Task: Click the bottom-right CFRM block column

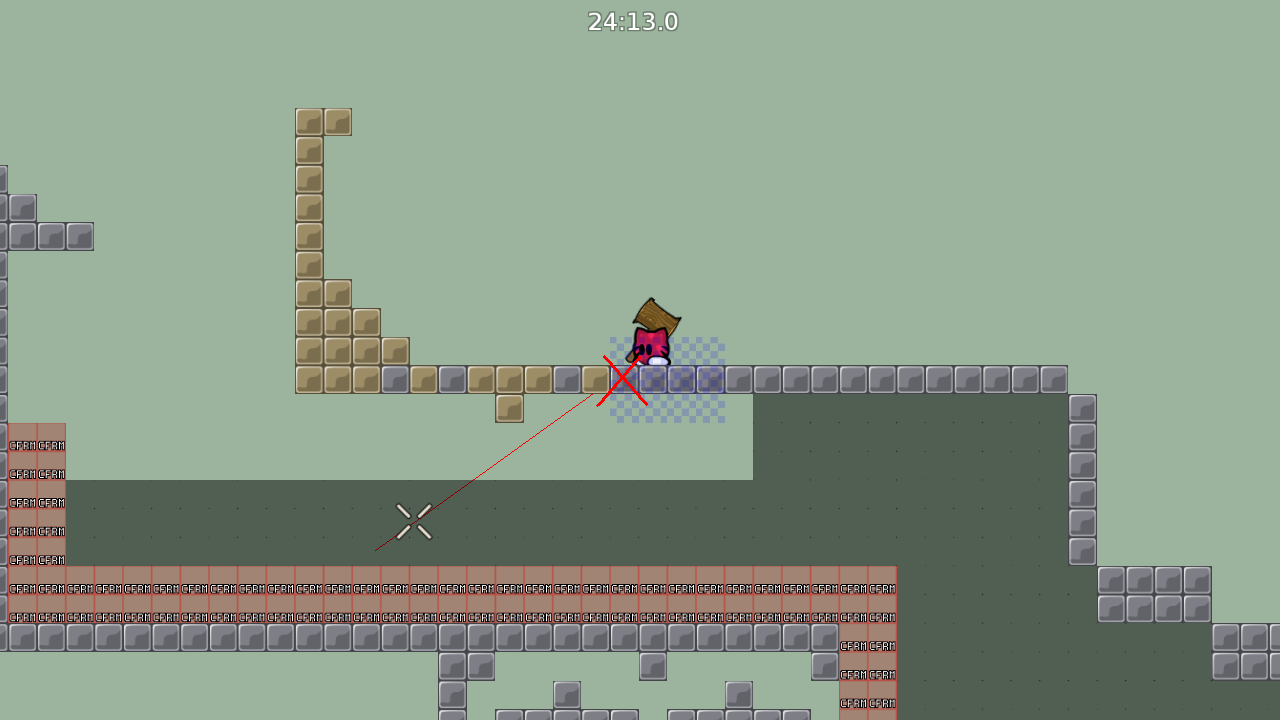Action: 865,675
